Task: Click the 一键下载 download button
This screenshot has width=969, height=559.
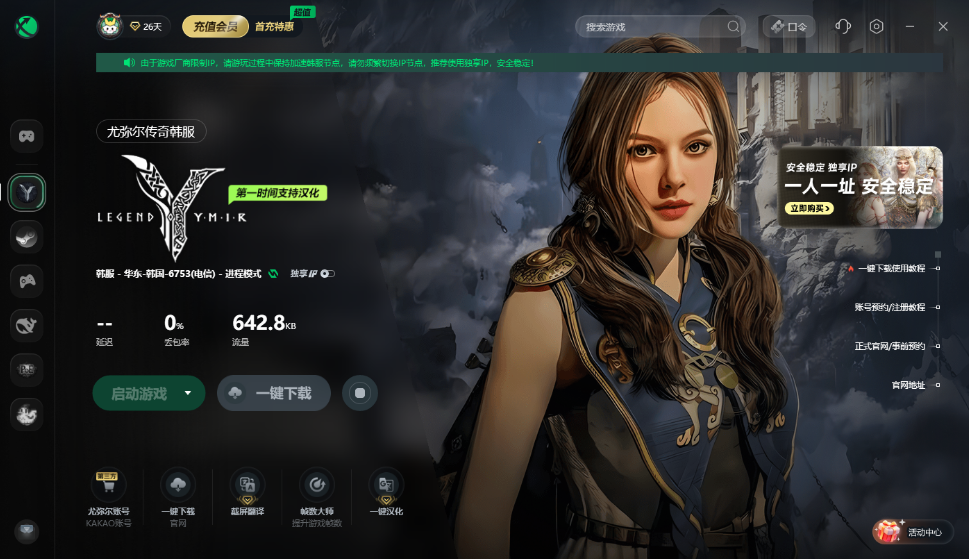Action: click(x=274, y=394)
